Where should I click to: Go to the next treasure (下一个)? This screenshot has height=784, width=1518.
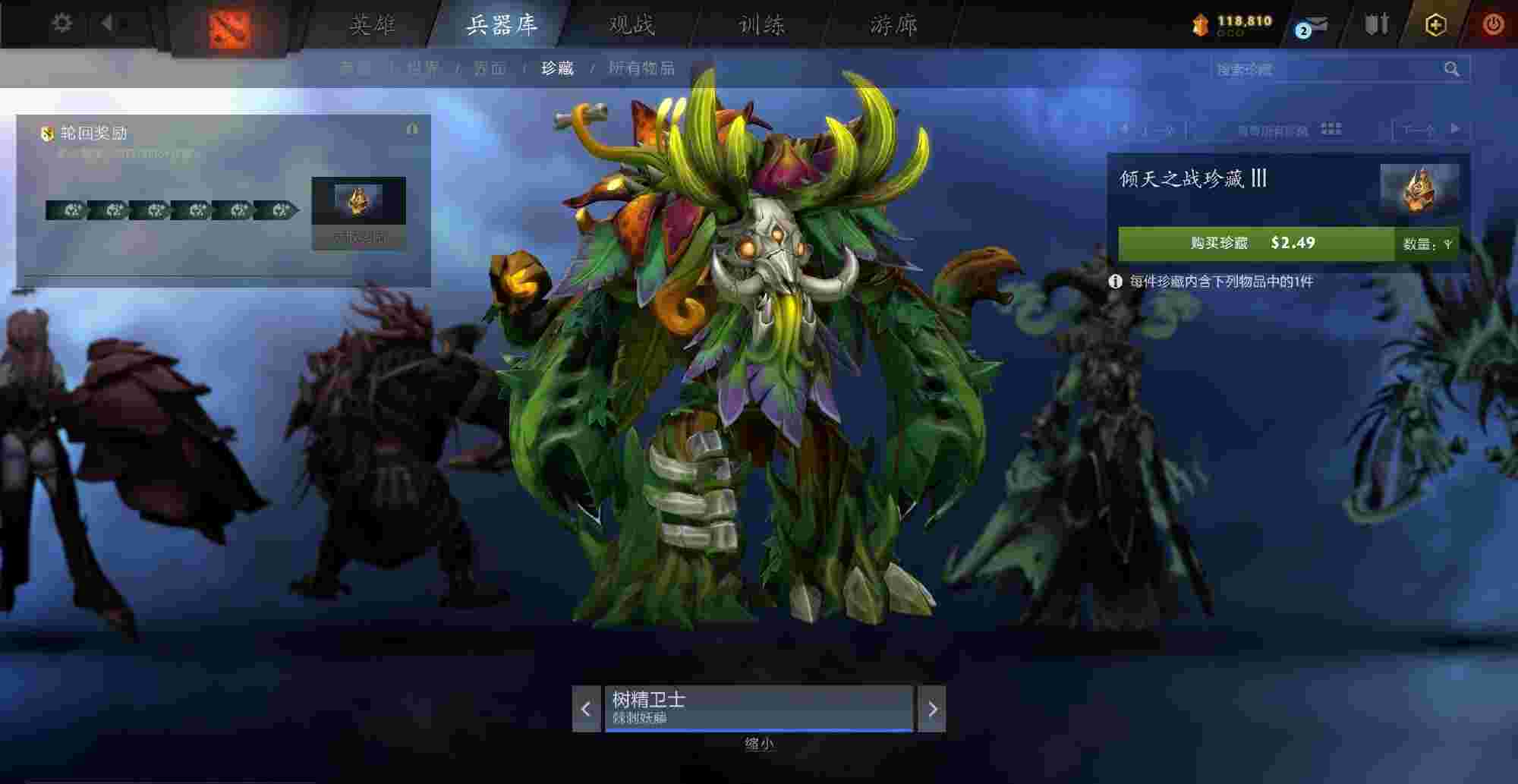click(1431, 130)
